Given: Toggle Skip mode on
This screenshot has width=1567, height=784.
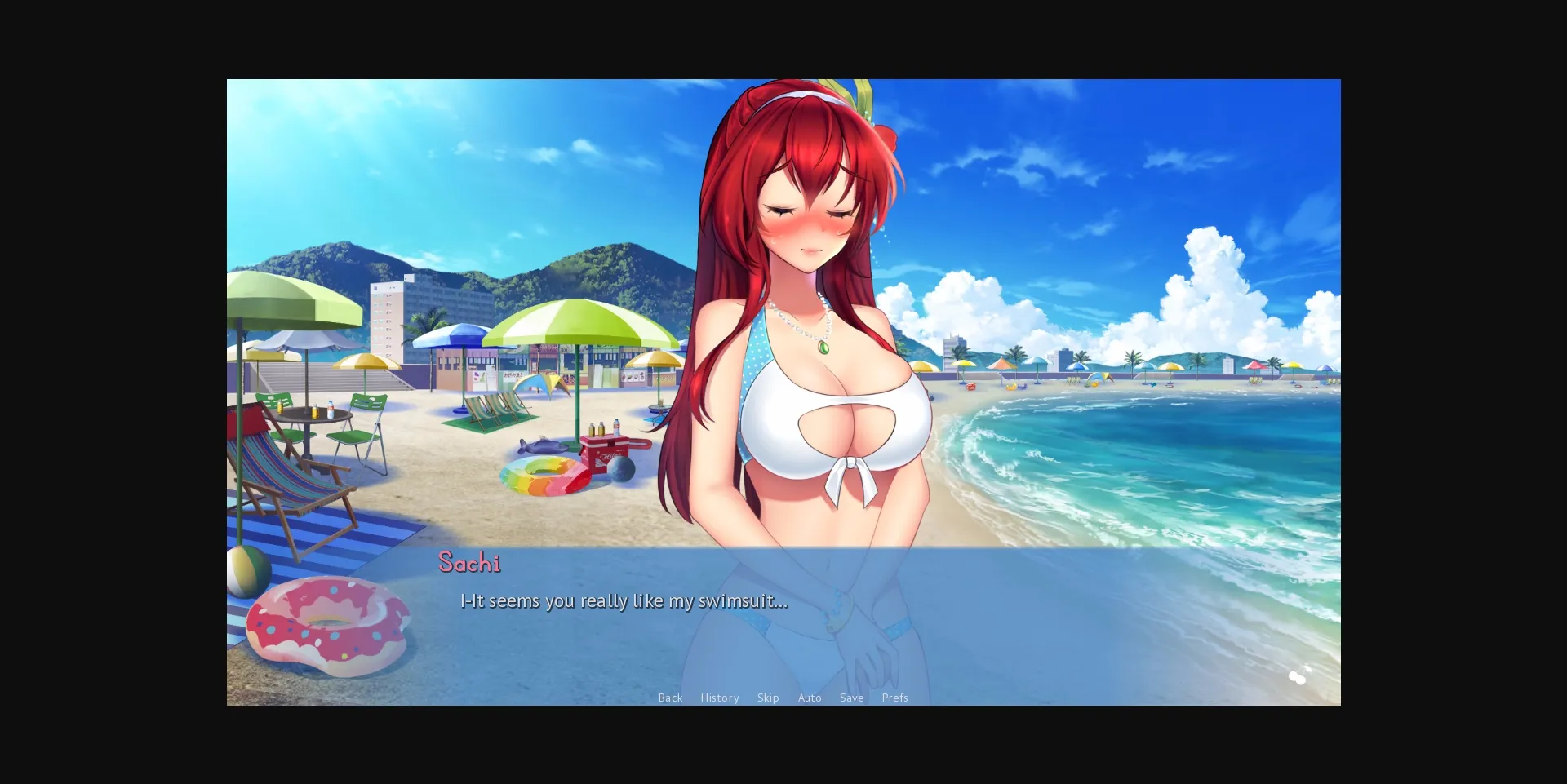Looking at the screenshot, I should (x=767, y=698).
